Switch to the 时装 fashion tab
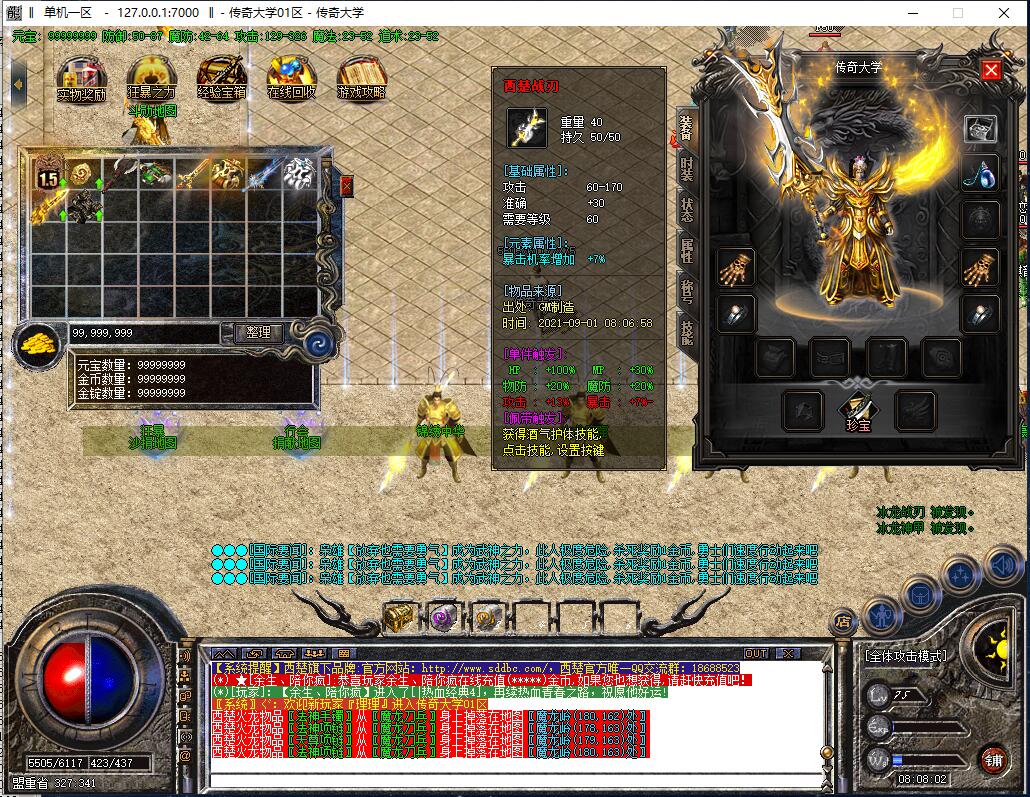Screen dimensions: 1030x797 click(687, 168)
